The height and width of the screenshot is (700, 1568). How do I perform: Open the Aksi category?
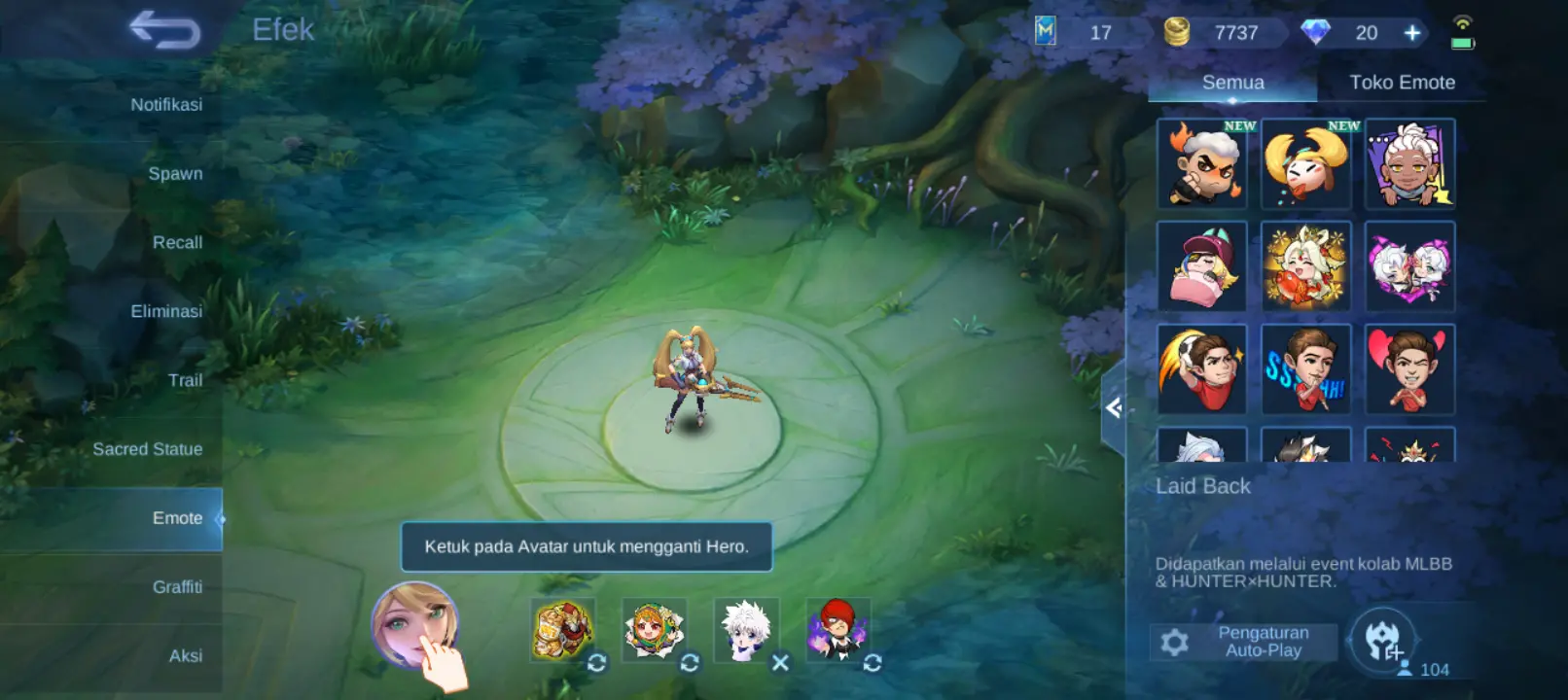[x=186, y=656]
